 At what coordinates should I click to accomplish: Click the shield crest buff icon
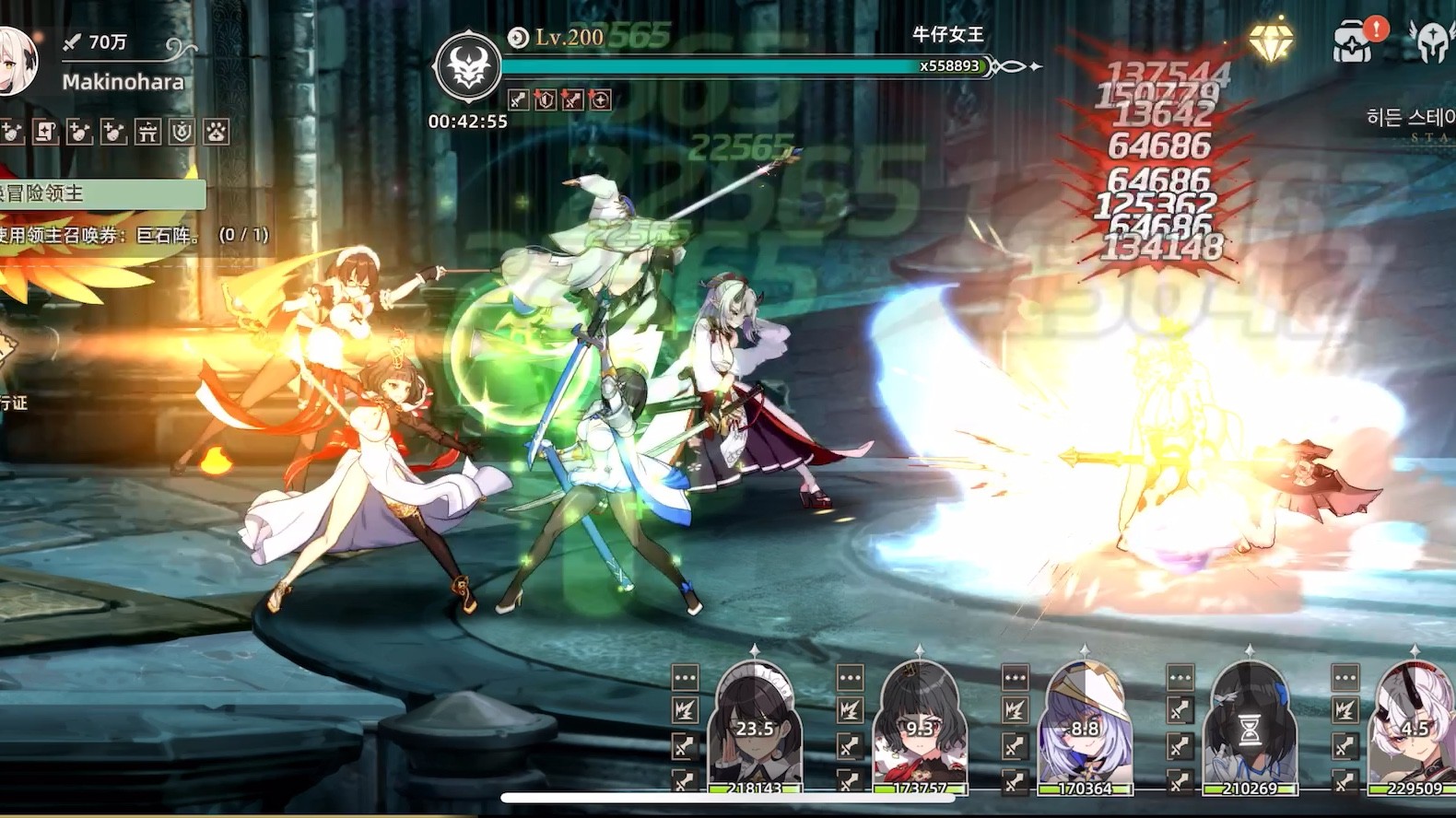tap(182, 132)
